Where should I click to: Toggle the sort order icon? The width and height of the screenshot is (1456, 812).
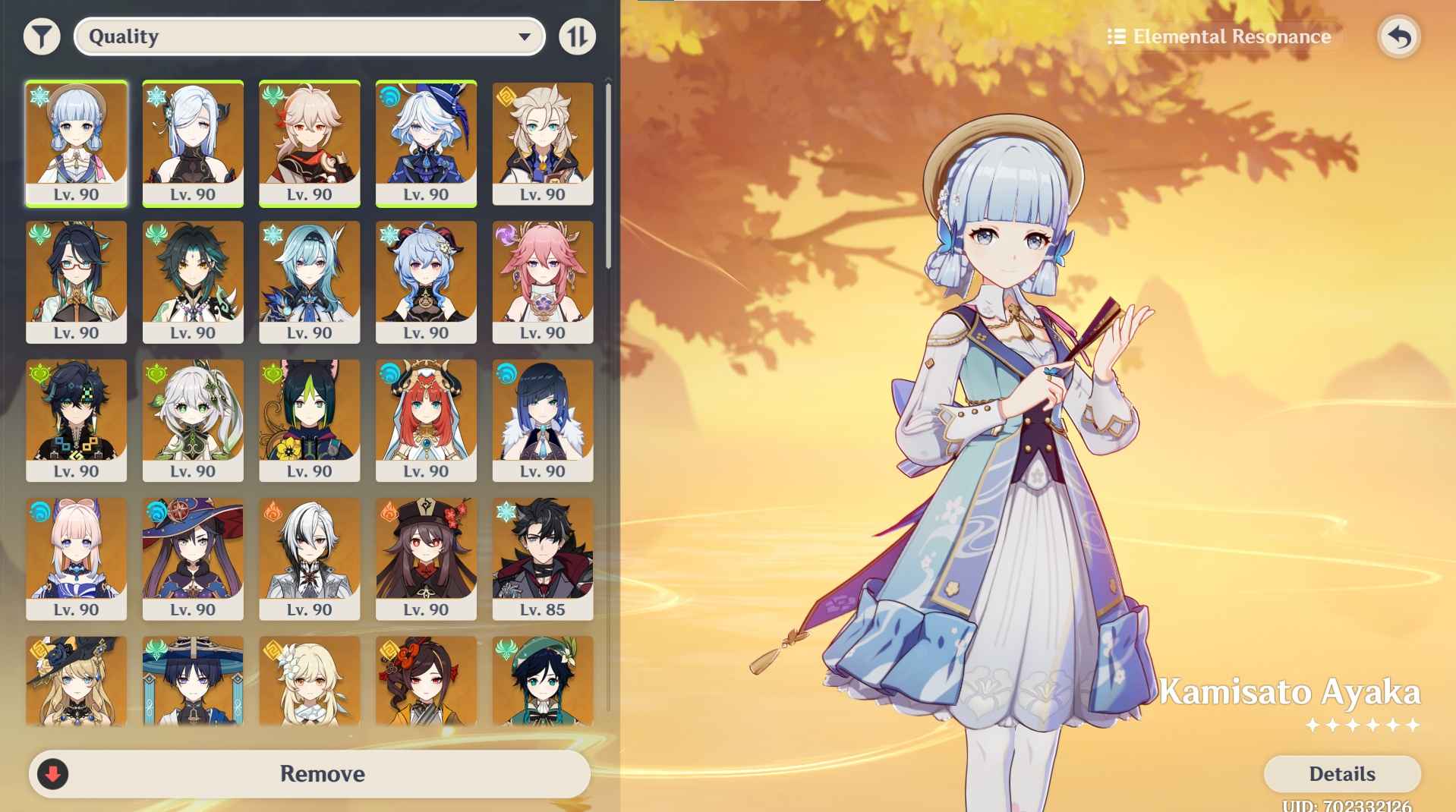pyautogui.click(x=576, y=36)
